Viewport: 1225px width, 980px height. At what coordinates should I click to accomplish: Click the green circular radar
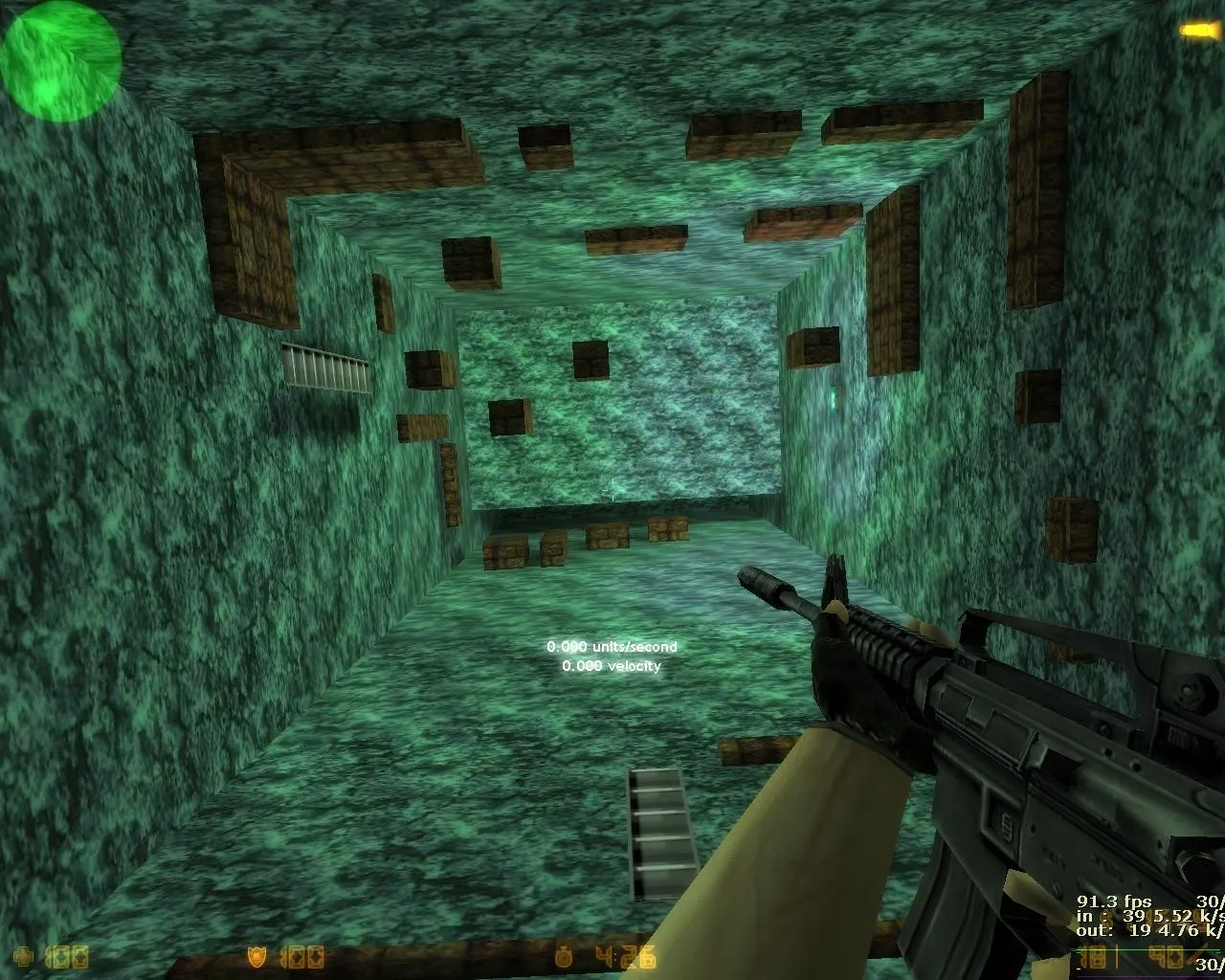click(60, 61)
